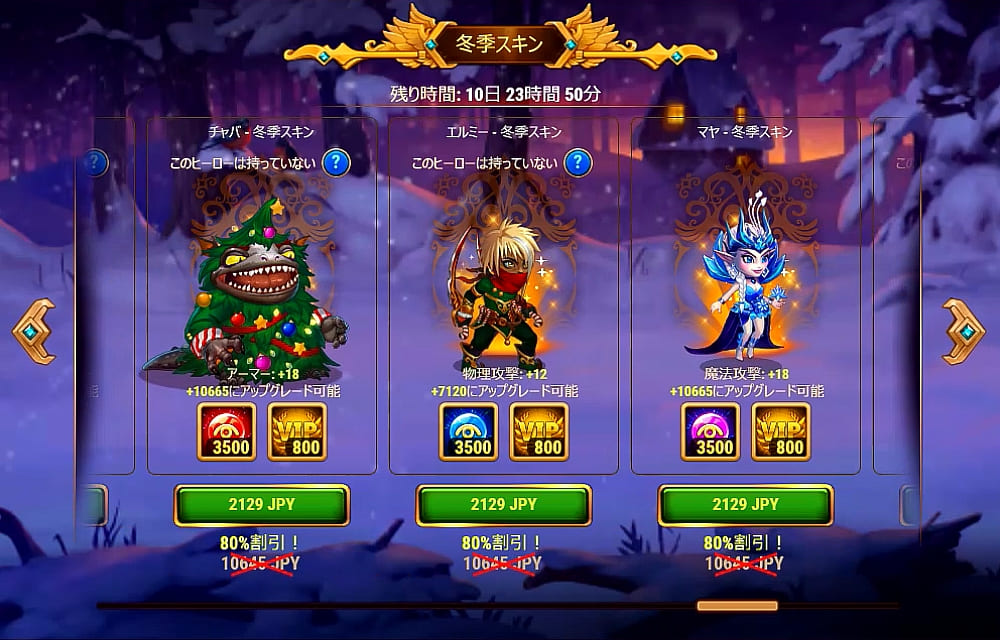Select the red 3500 skin stone under Chabba
This screenshot has height=640, width=1000.
click(x=226, y=432)
